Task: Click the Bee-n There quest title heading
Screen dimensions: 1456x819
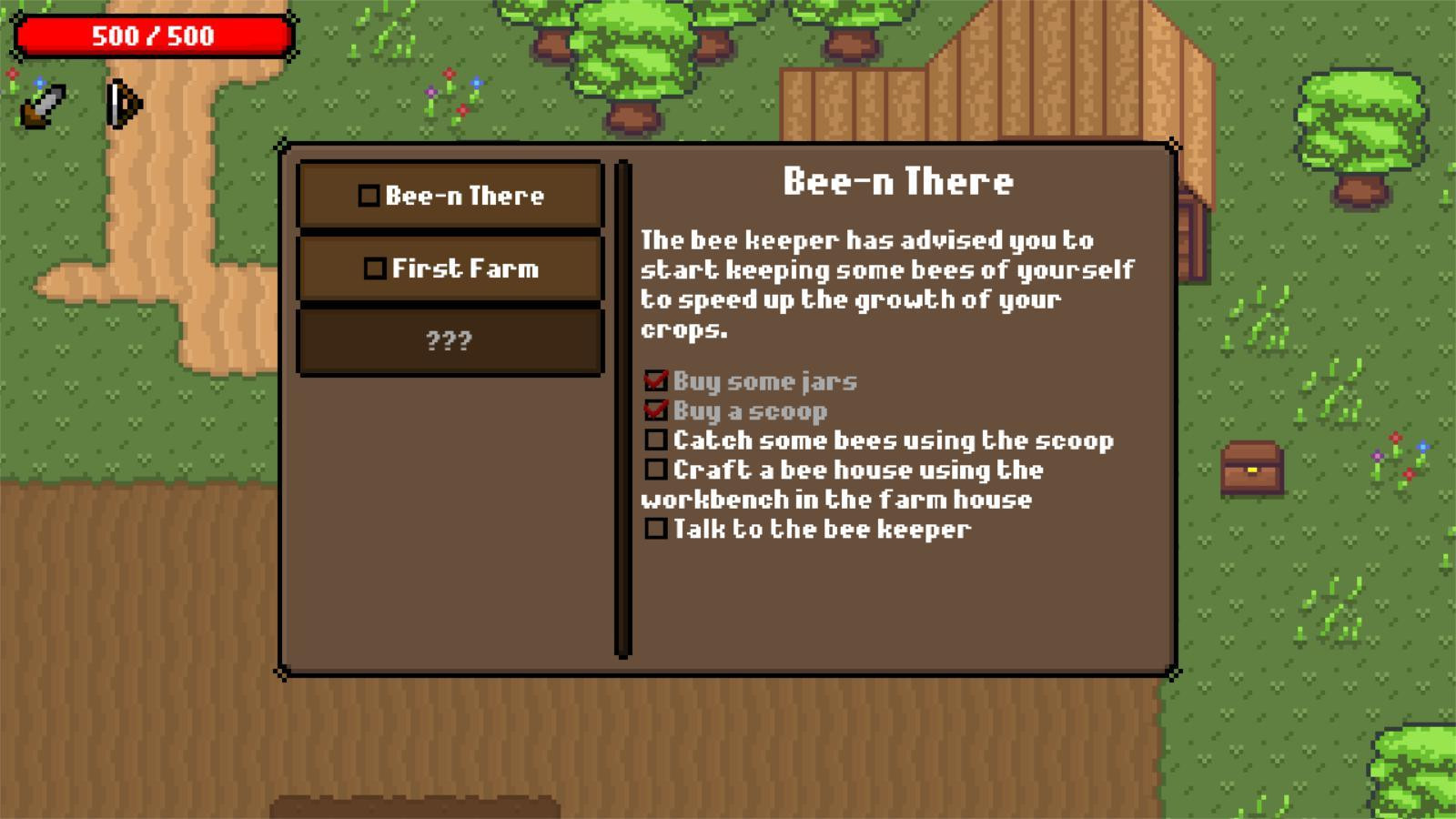Action: point(899,181)
